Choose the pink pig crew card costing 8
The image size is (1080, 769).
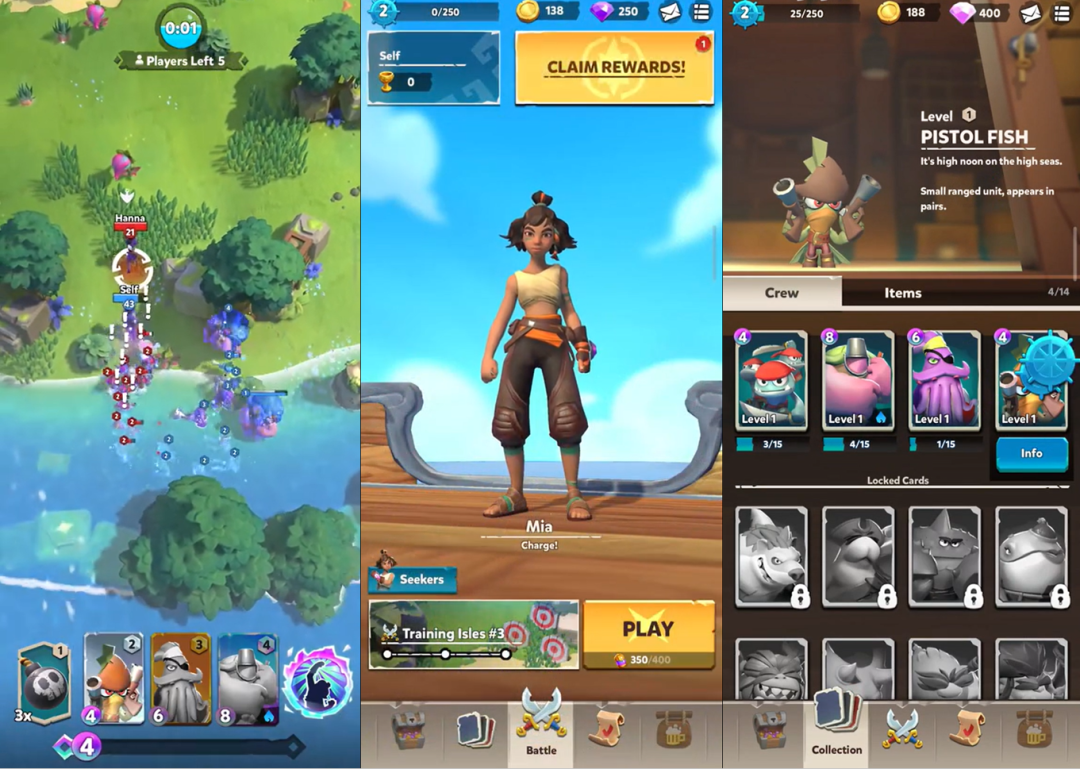coord(858,382)
